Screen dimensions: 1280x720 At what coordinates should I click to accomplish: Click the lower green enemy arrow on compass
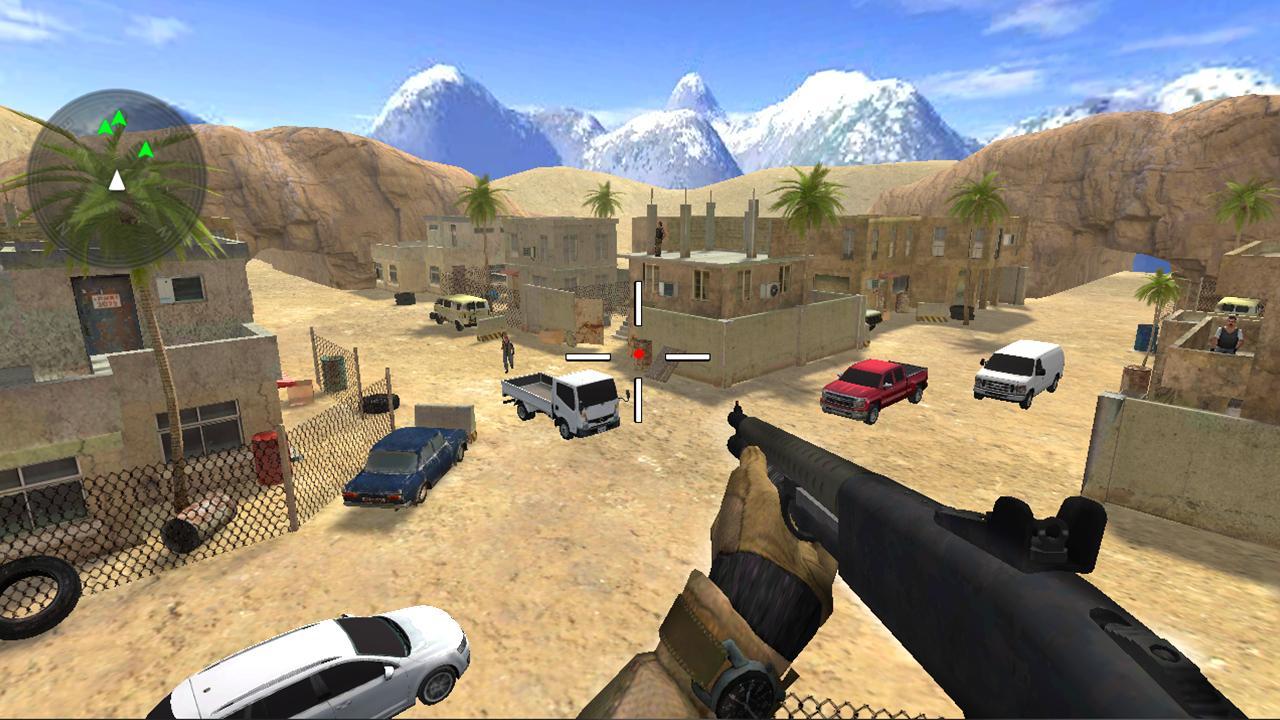click(x=146, y=150)
